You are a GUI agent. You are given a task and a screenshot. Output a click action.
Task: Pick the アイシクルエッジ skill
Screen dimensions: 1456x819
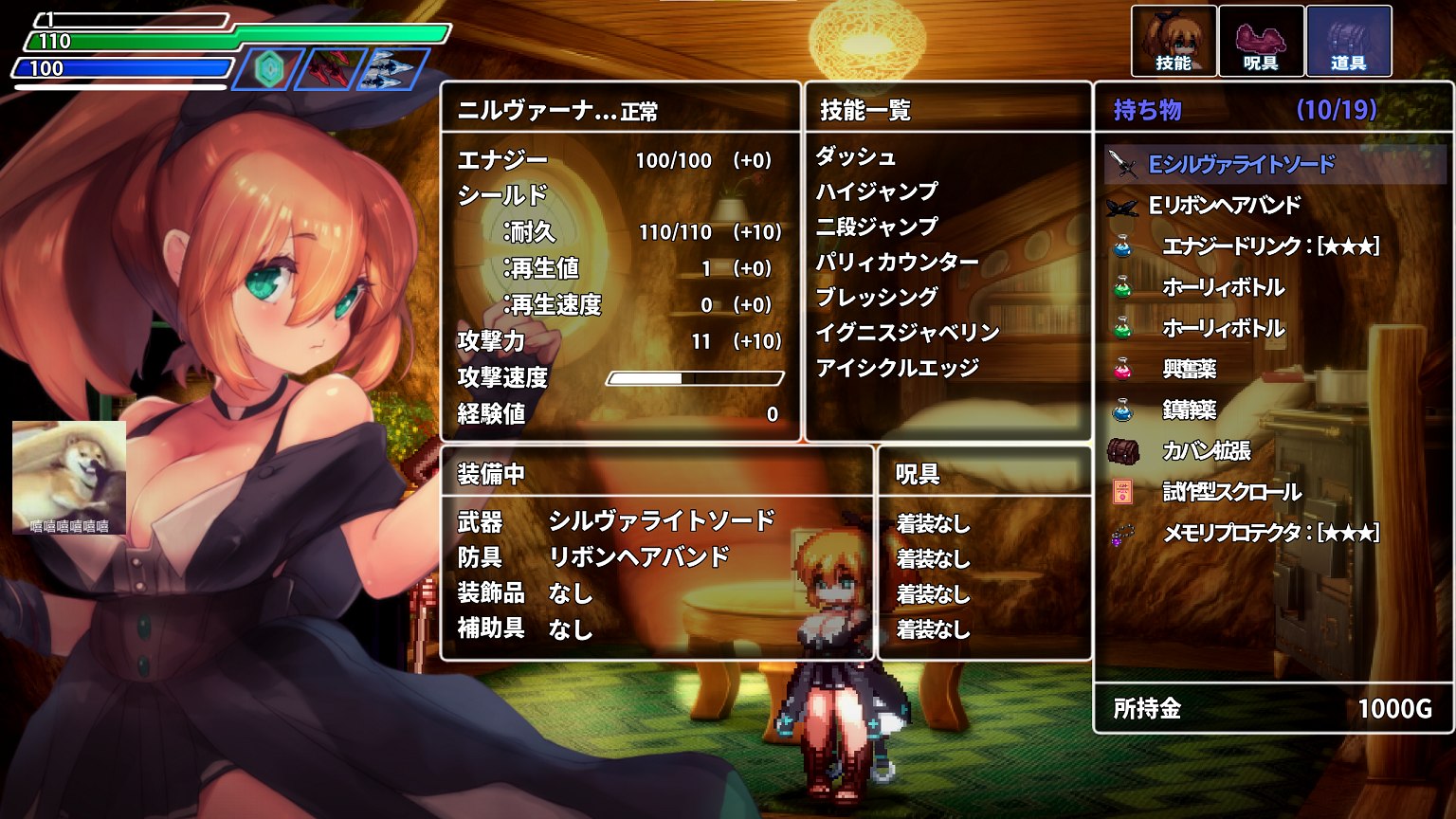(x=897, y=368)
